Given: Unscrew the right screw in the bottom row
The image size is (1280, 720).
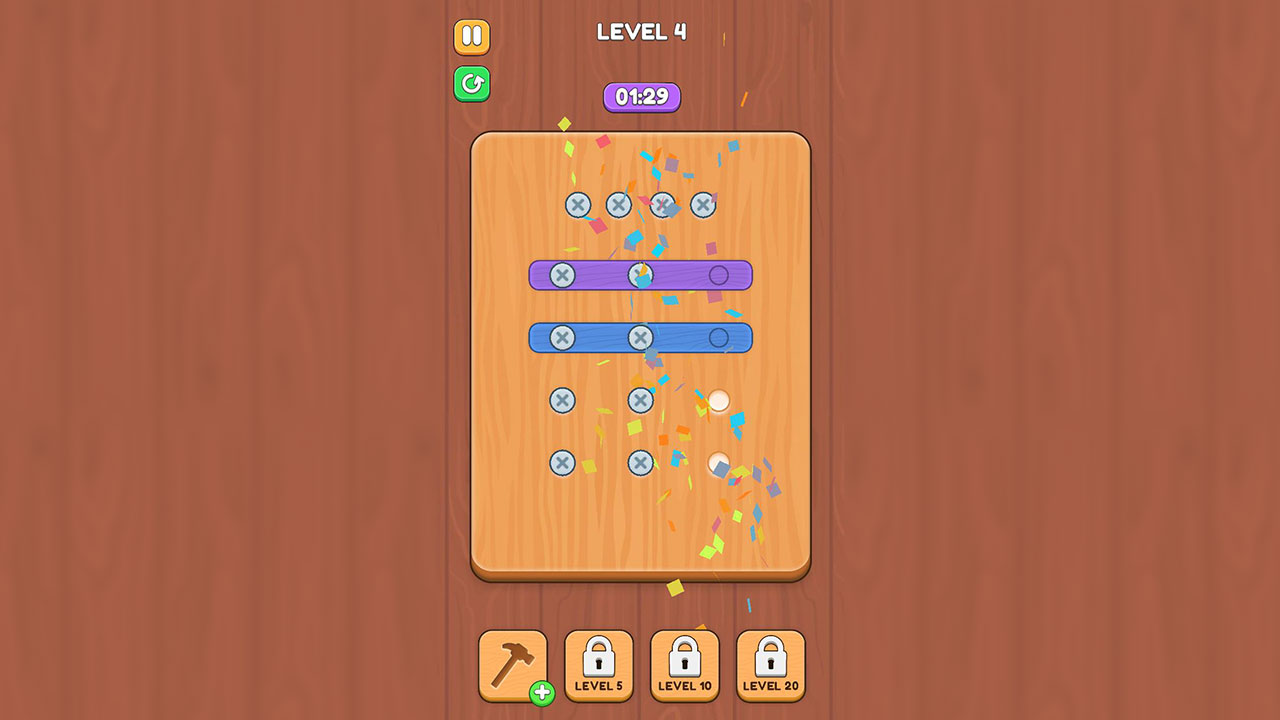Looking at the screenshot, I should tap(641, 462).
